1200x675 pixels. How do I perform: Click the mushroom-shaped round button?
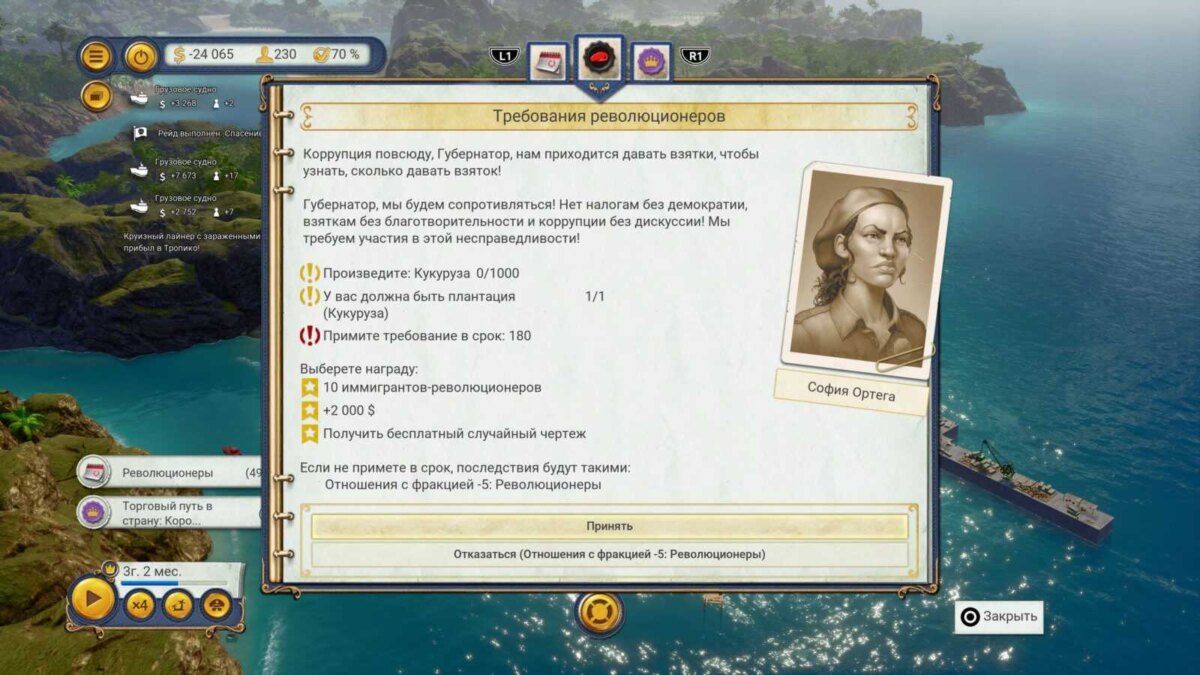tap(216, 605)
